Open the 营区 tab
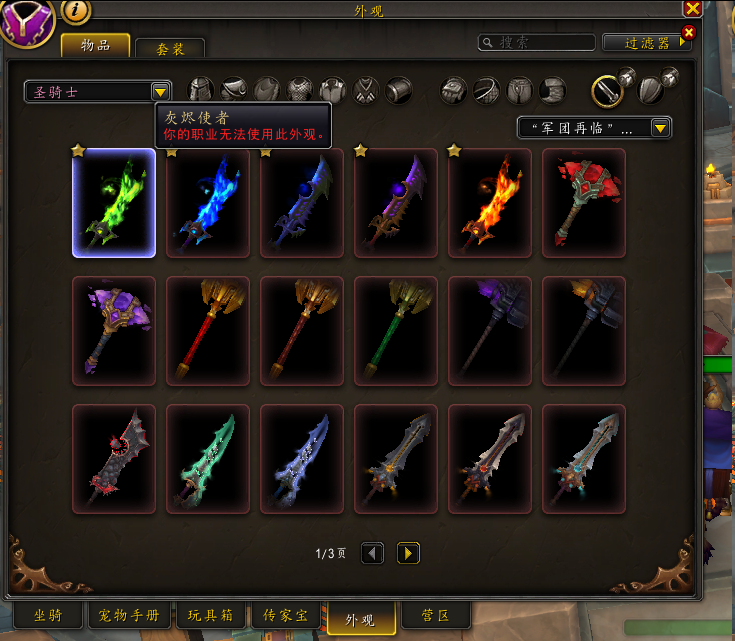The width and height of the screenshot is (735, 641). [432, 615]
